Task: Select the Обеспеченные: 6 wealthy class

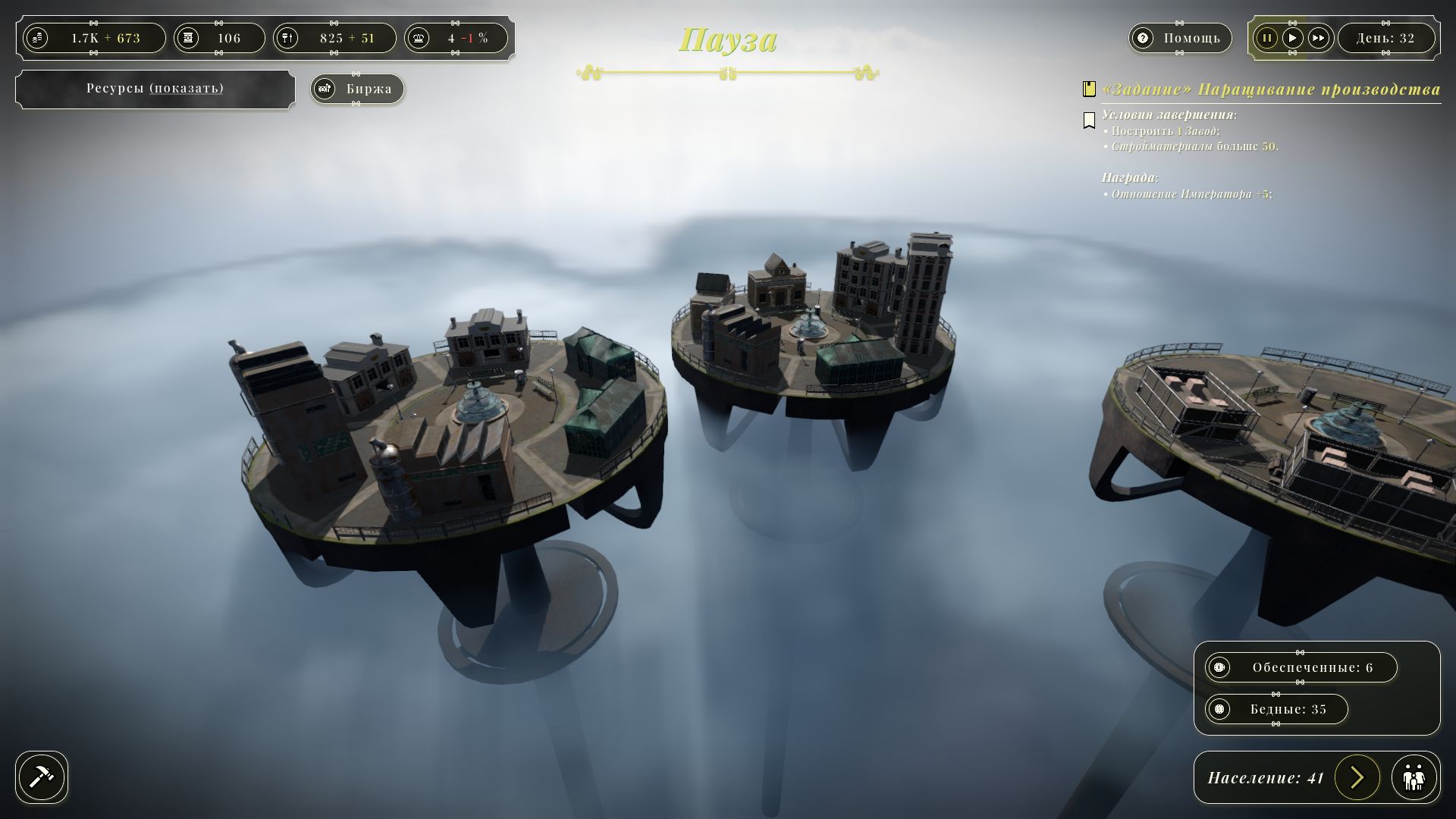Action: [x=1301, y=667]
